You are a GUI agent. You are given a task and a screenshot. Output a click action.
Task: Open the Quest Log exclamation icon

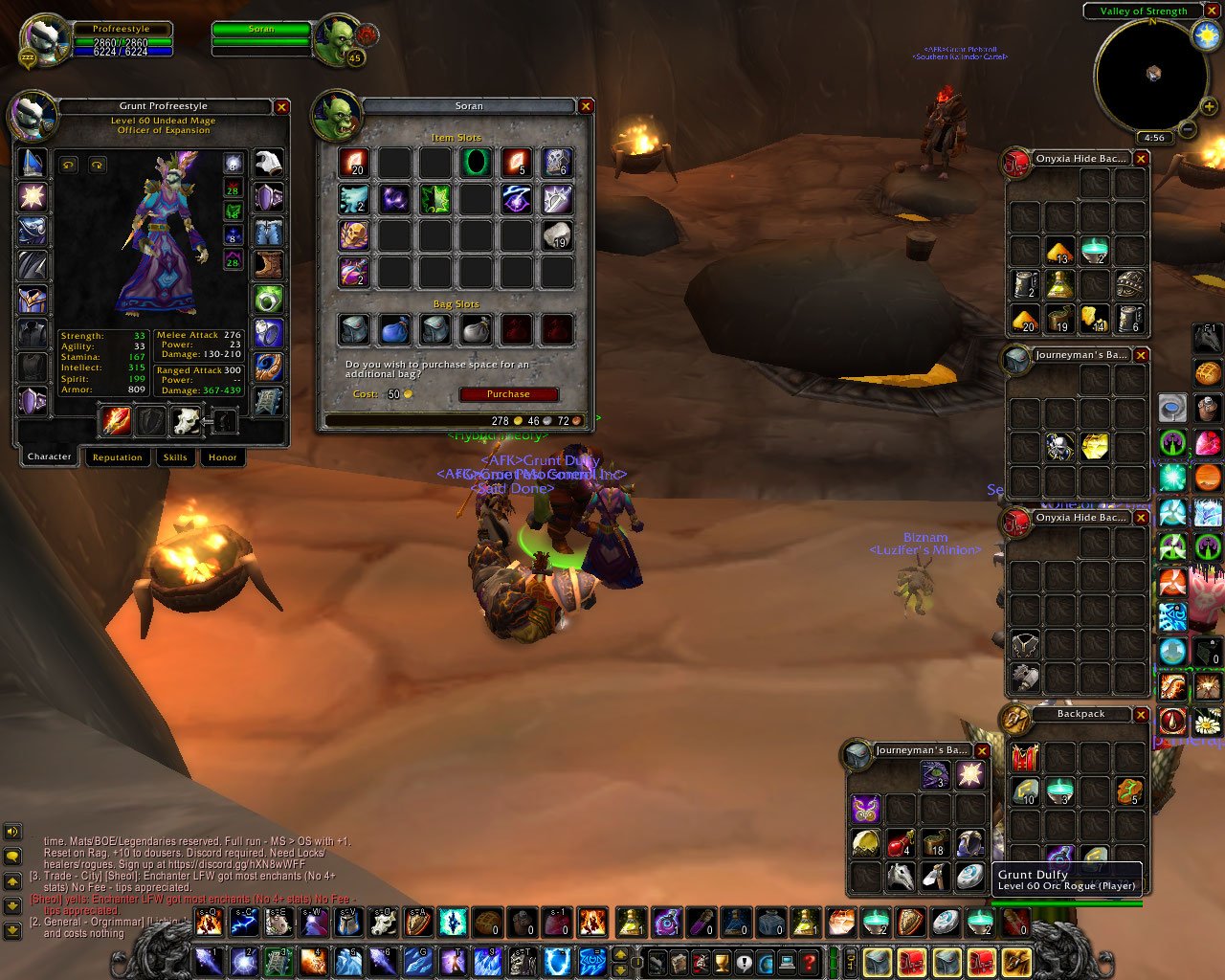tap(744, 961)
